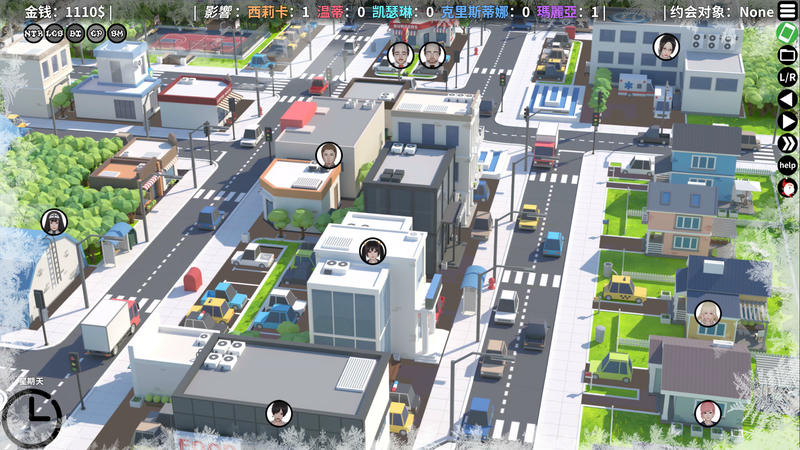Activate the double-arrow fast forward button

click(788, 143)
